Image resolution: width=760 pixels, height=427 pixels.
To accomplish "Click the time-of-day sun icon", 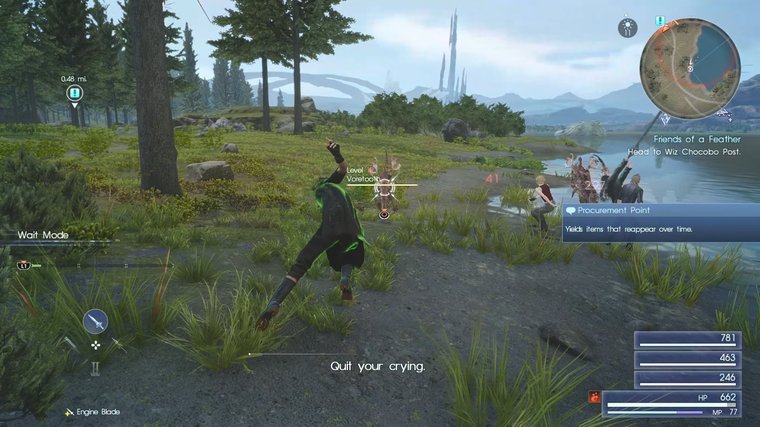I will 628,27.
